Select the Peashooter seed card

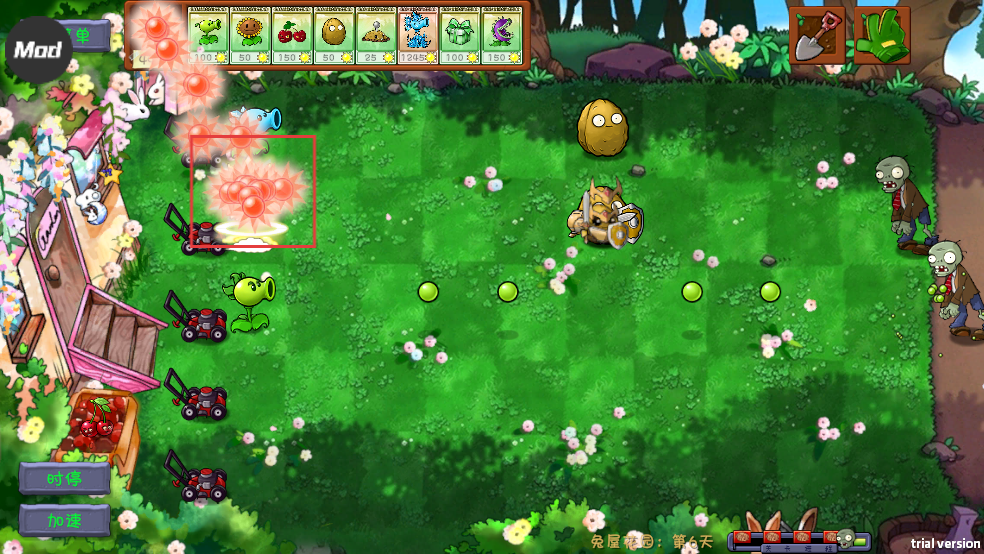click(x=209, y=35)
